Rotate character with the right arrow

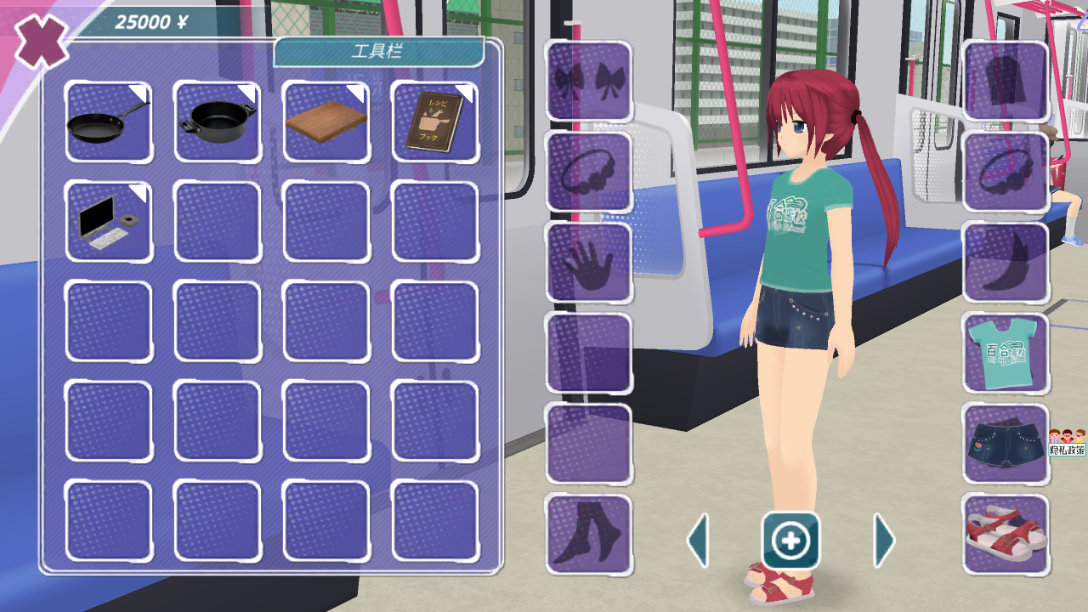(x=883, y=541)
